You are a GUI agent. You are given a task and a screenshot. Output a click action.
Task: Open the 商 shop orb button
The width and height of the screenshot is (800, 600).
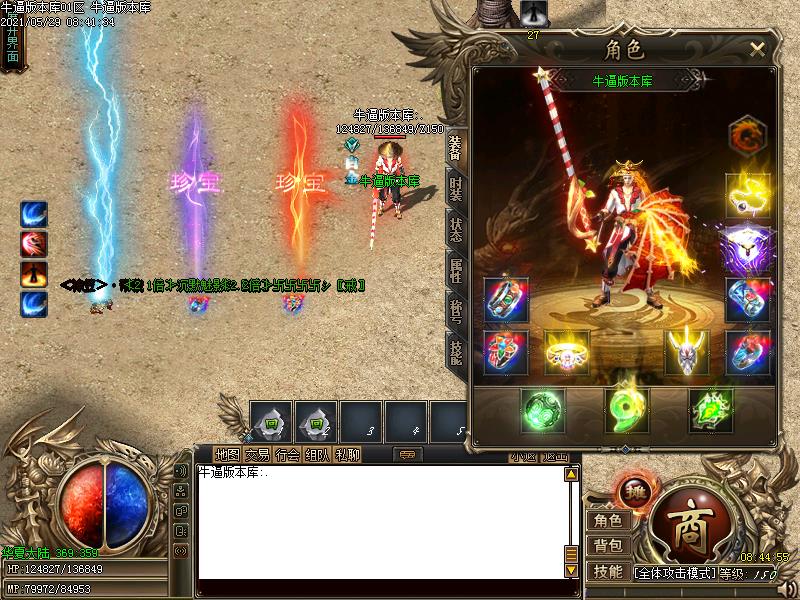click(x=688, y=520)
